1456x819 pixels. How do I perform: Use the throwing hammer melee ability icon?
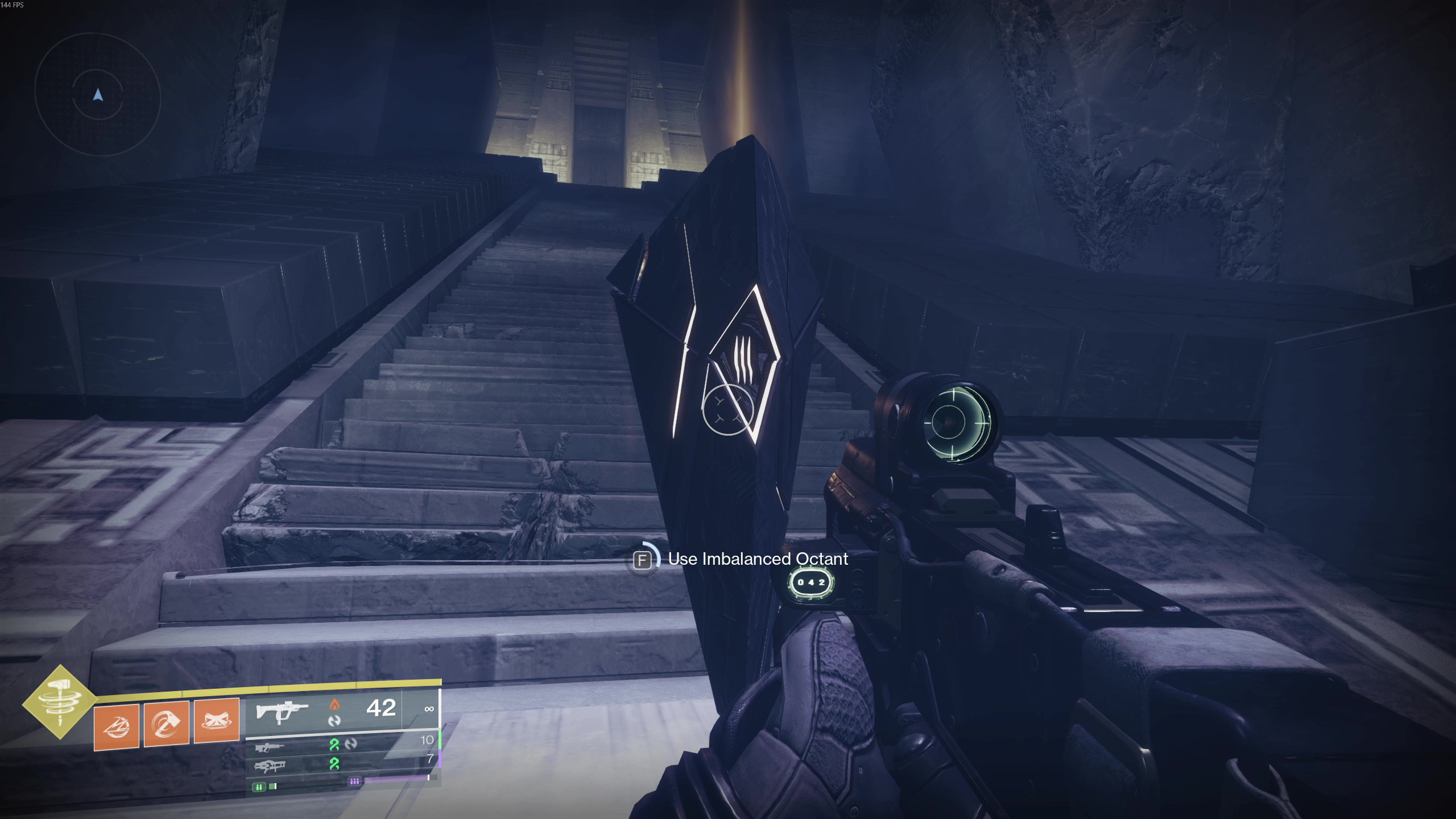point(167,722)
